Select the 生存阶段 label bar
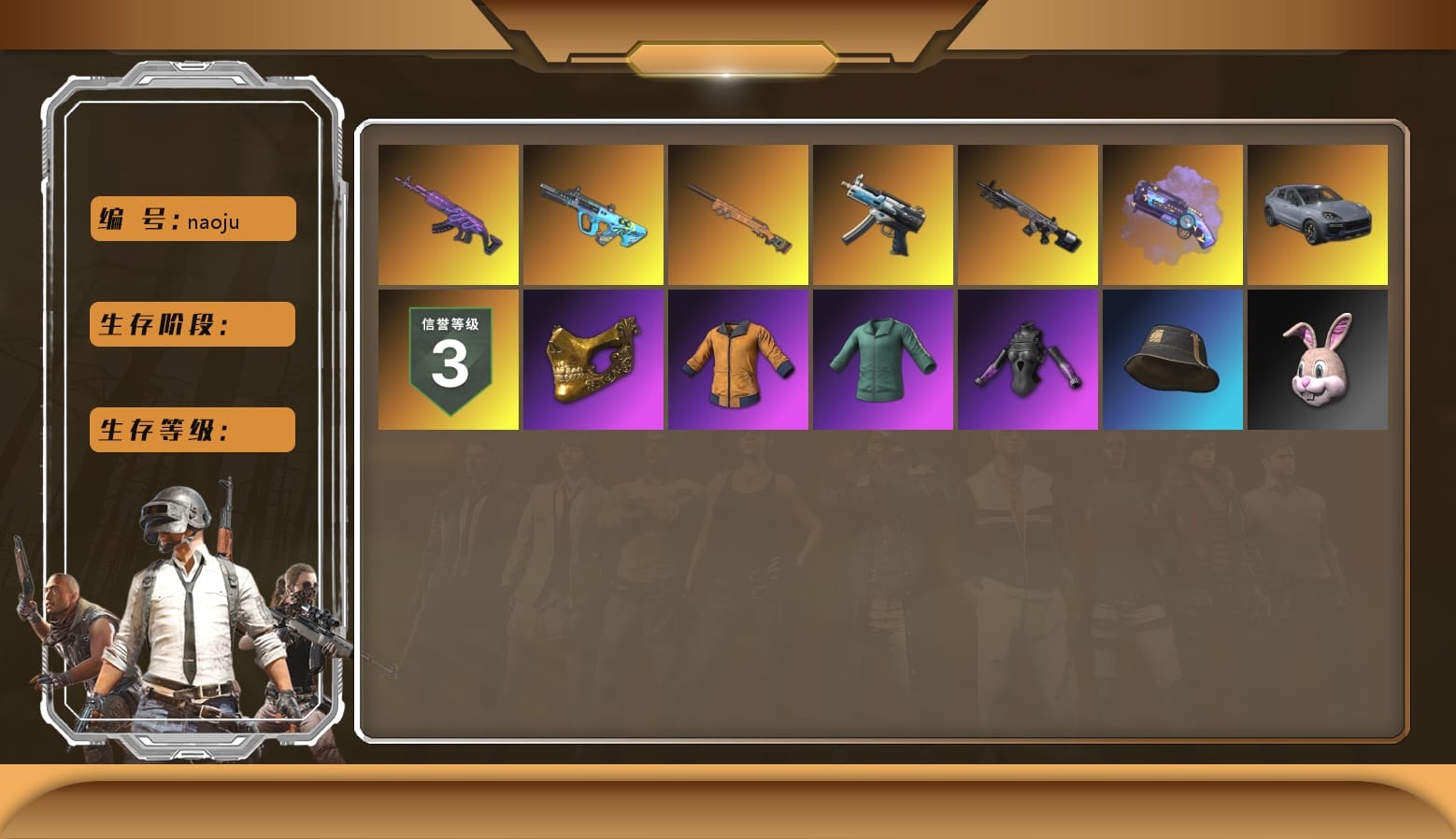 (192, 324)
